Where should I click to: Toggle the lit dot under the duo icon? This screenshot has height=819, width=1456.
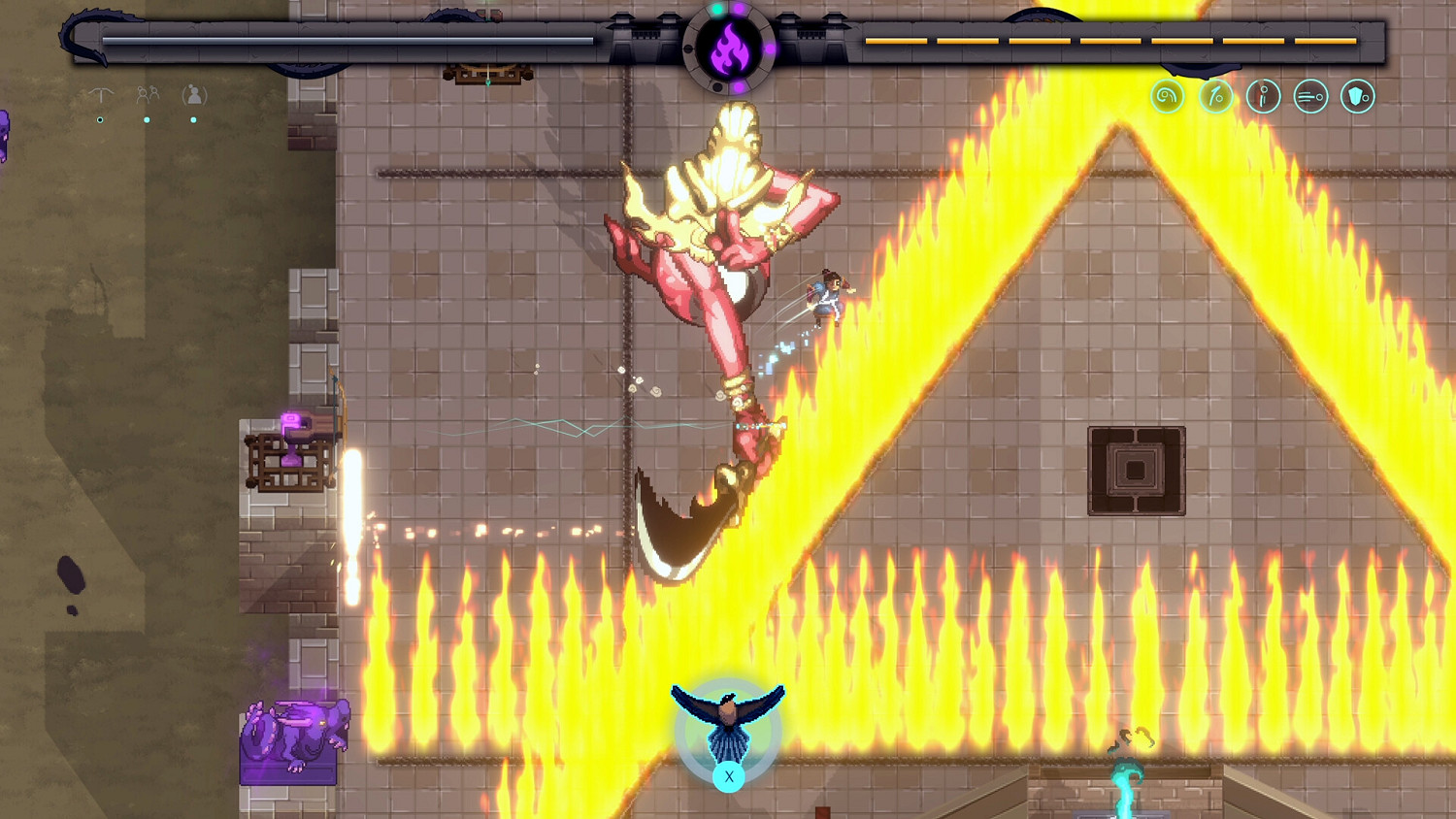[x=148, y=119]
